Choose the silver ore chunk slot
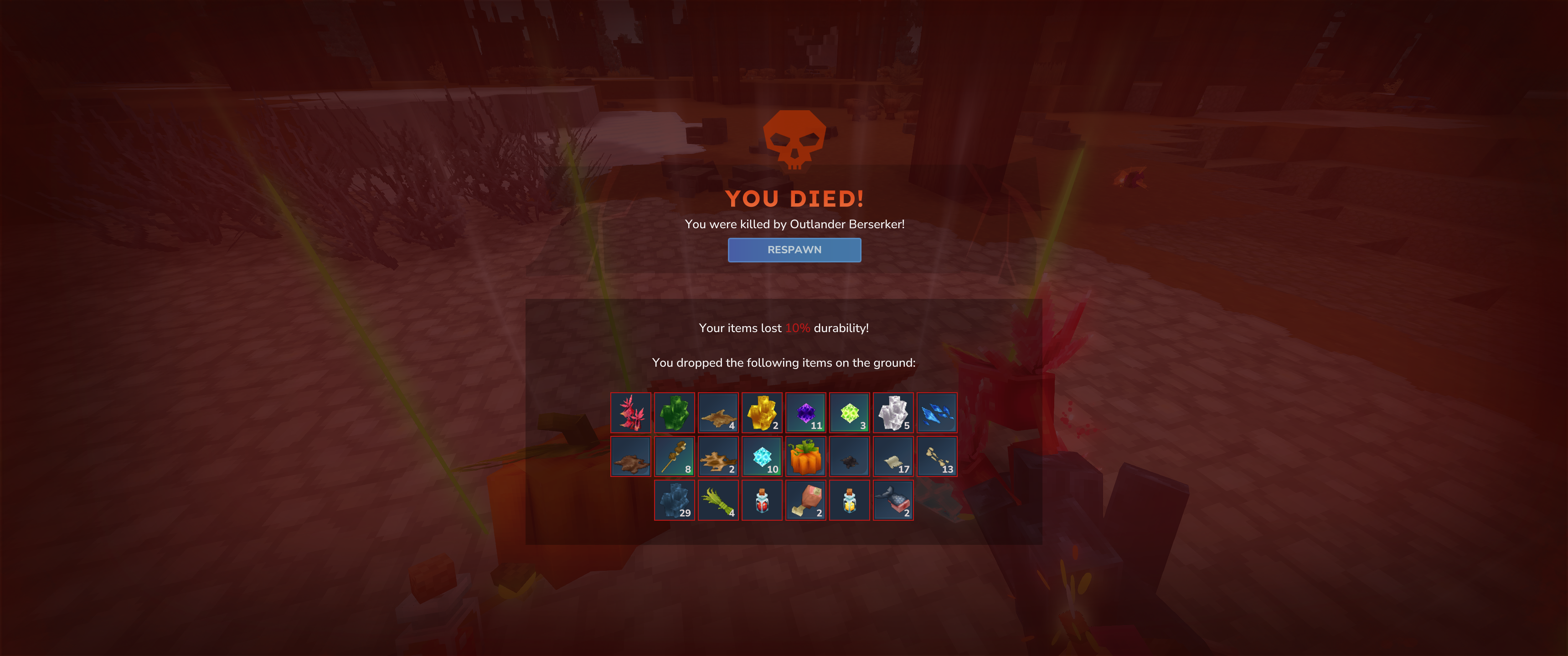1568x656 pixels. (x=893, y=413)
